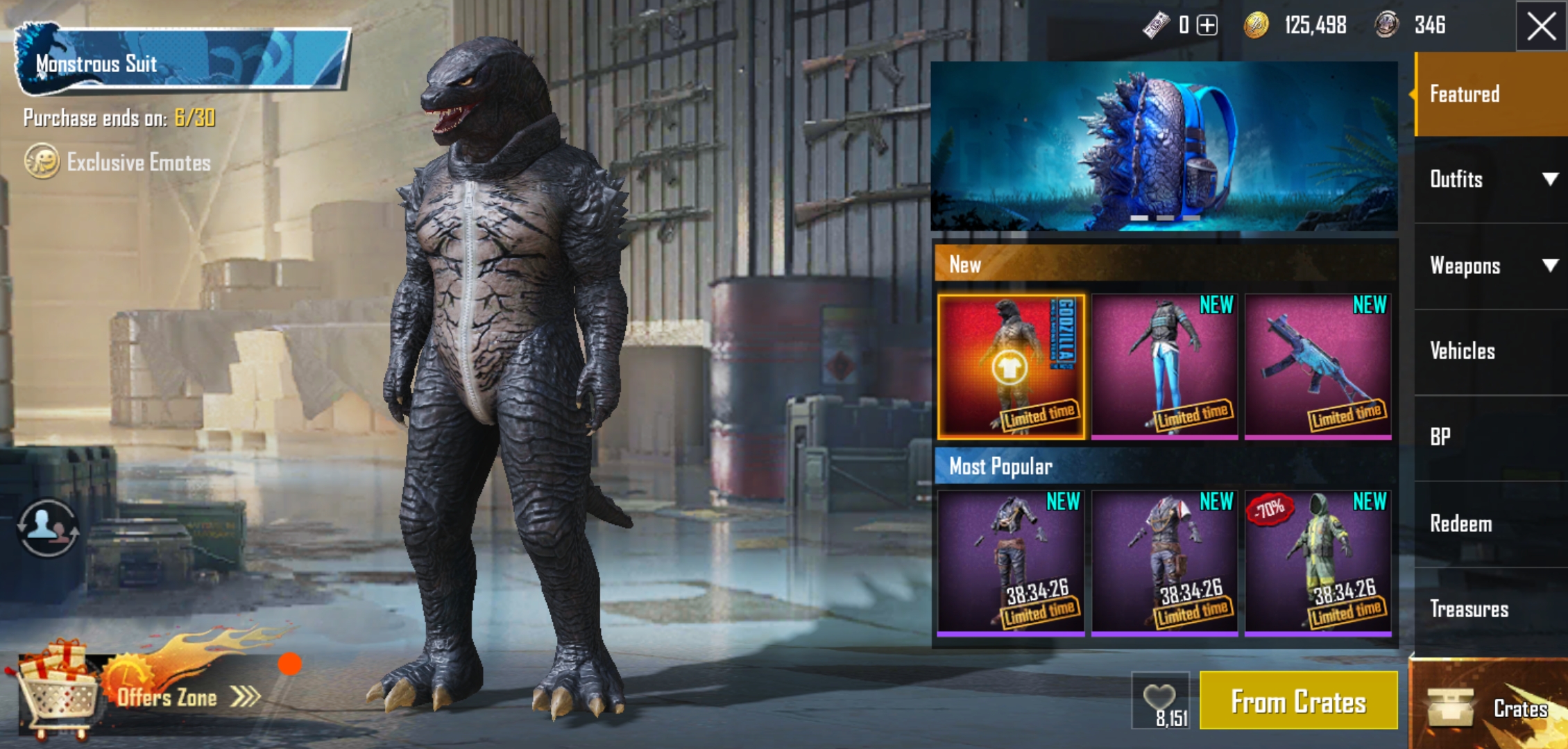Expand the Outfits category
1568x749 pixels.
tap(1490, 180)
